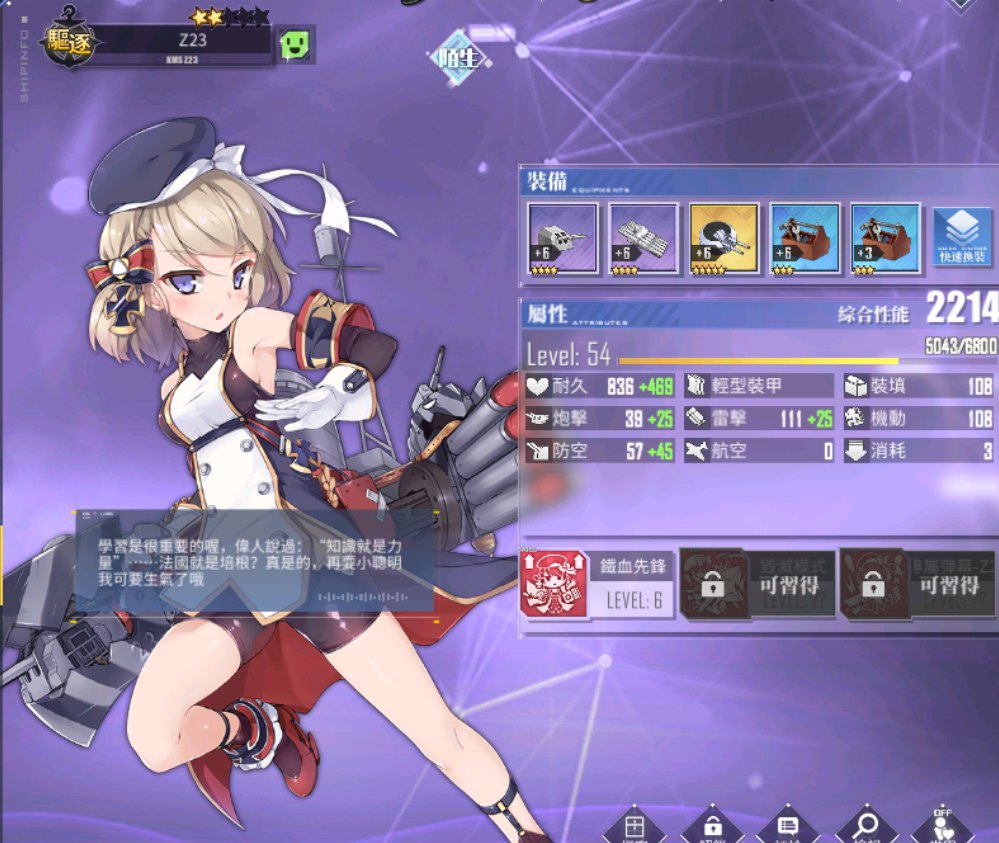Toggle the padlock lock button

click(x=712, y=828)
